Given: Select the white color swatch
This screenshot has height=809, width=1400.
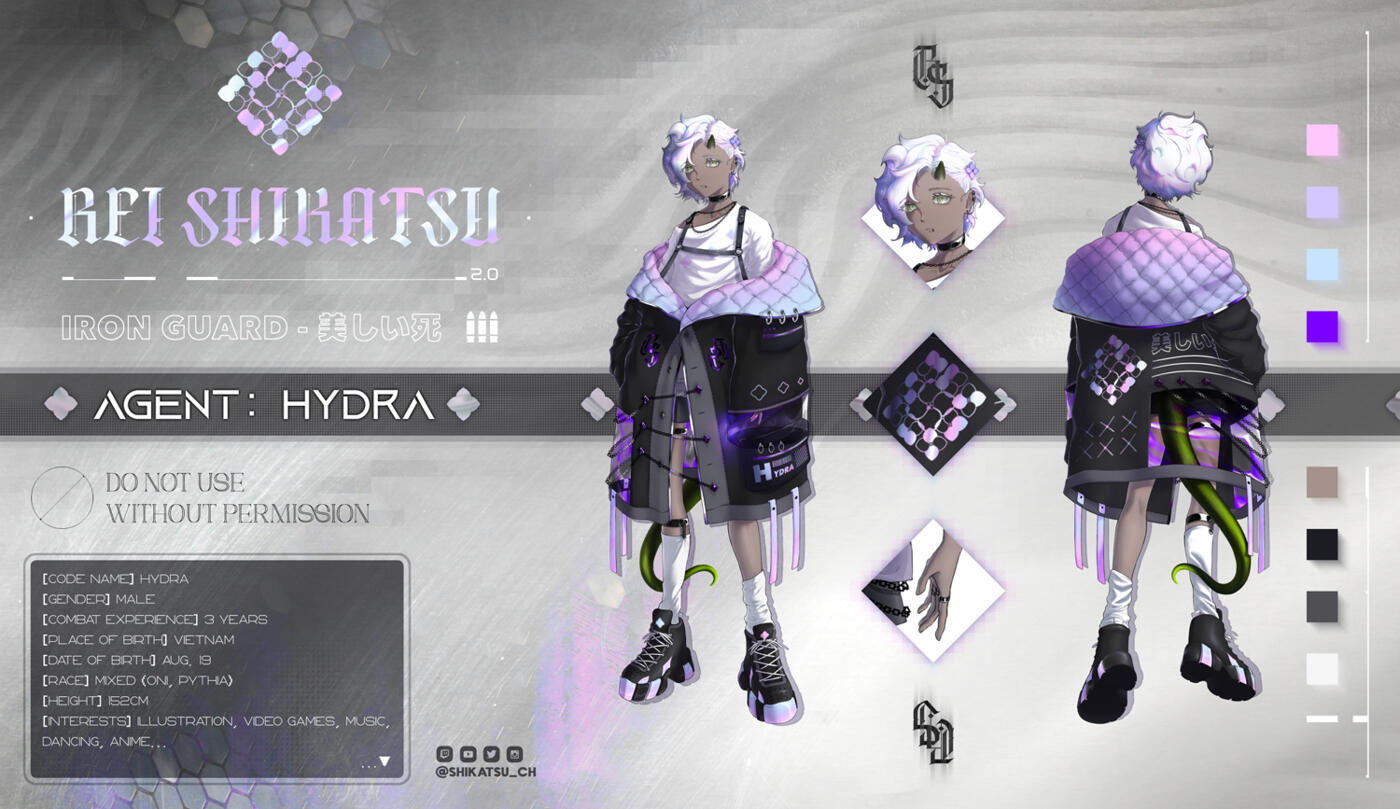Looking at the screenshot, I should 1322,668.
